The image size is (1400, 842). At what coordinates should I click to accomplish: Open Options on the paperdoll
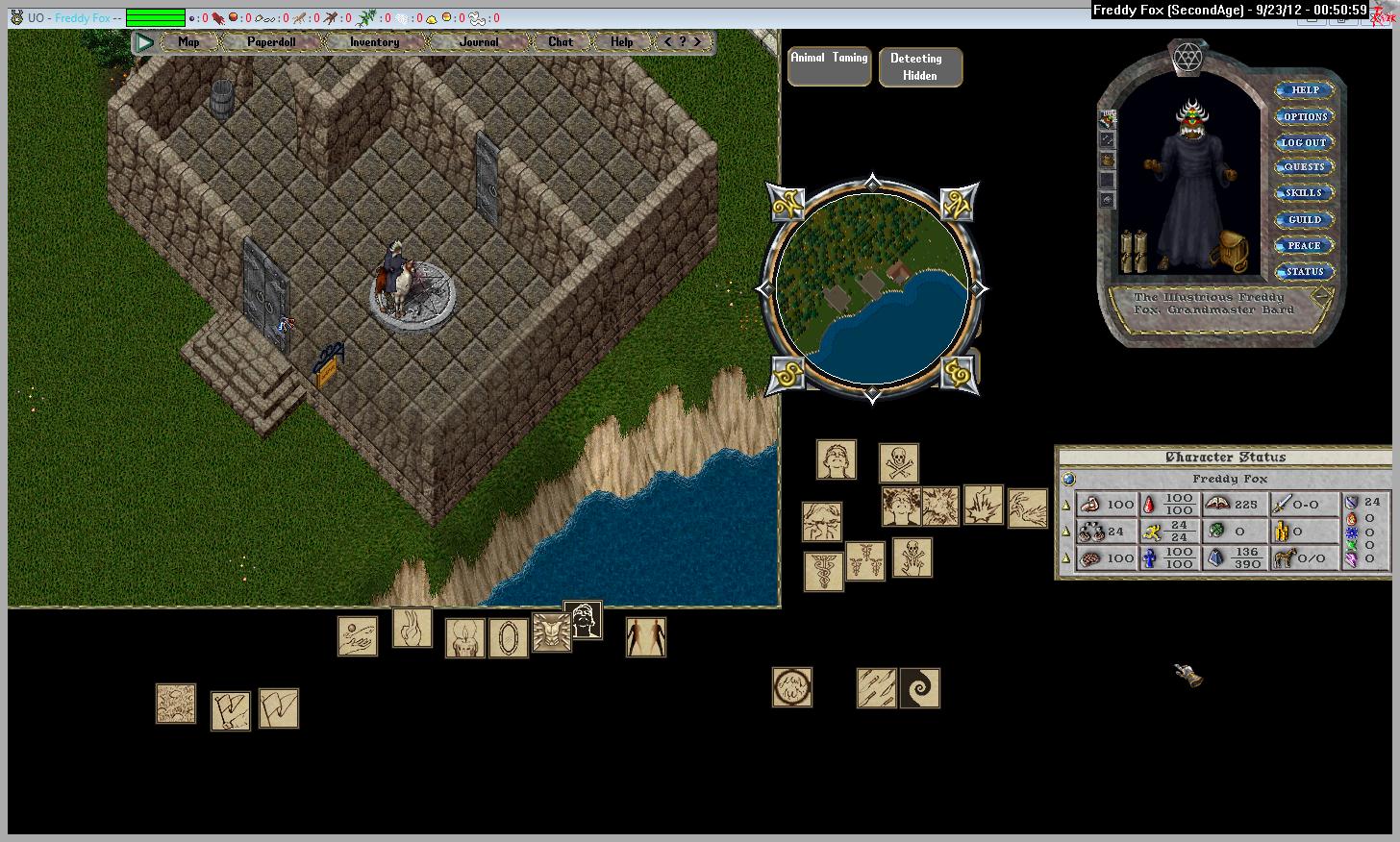coord(1305,116)
